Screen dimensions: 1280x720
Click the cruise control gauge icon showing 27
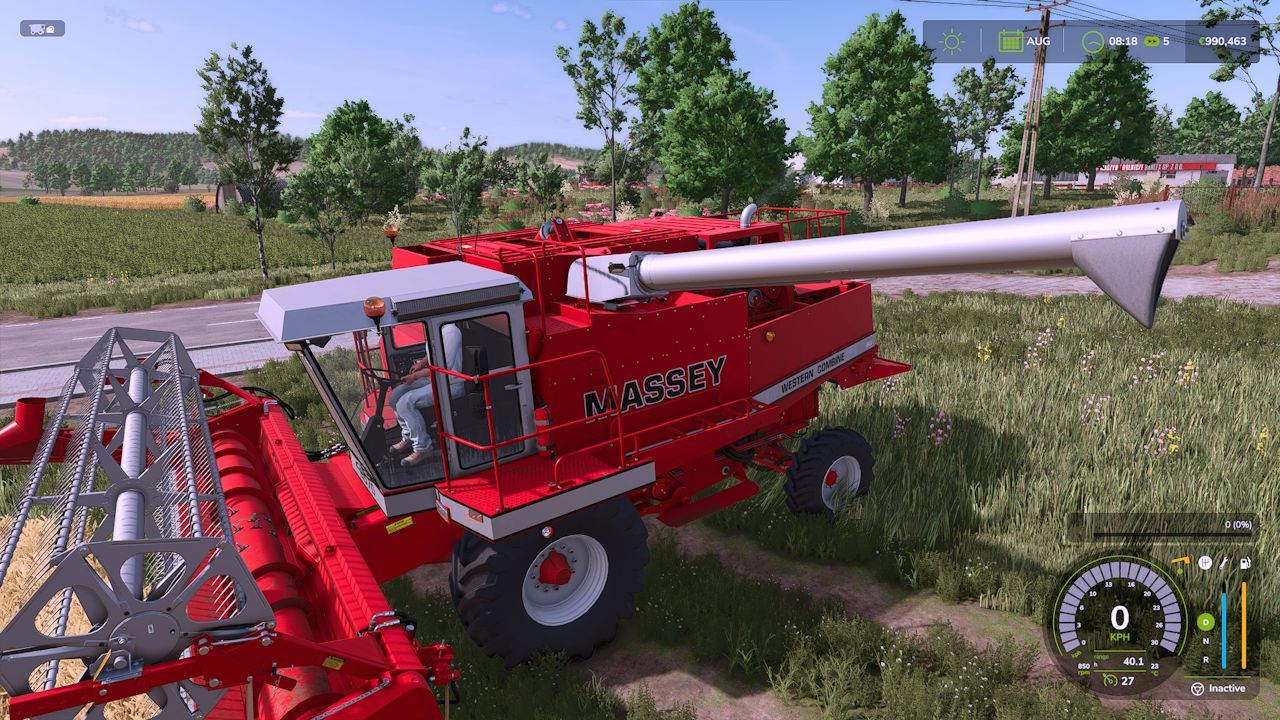point(1111,679)
